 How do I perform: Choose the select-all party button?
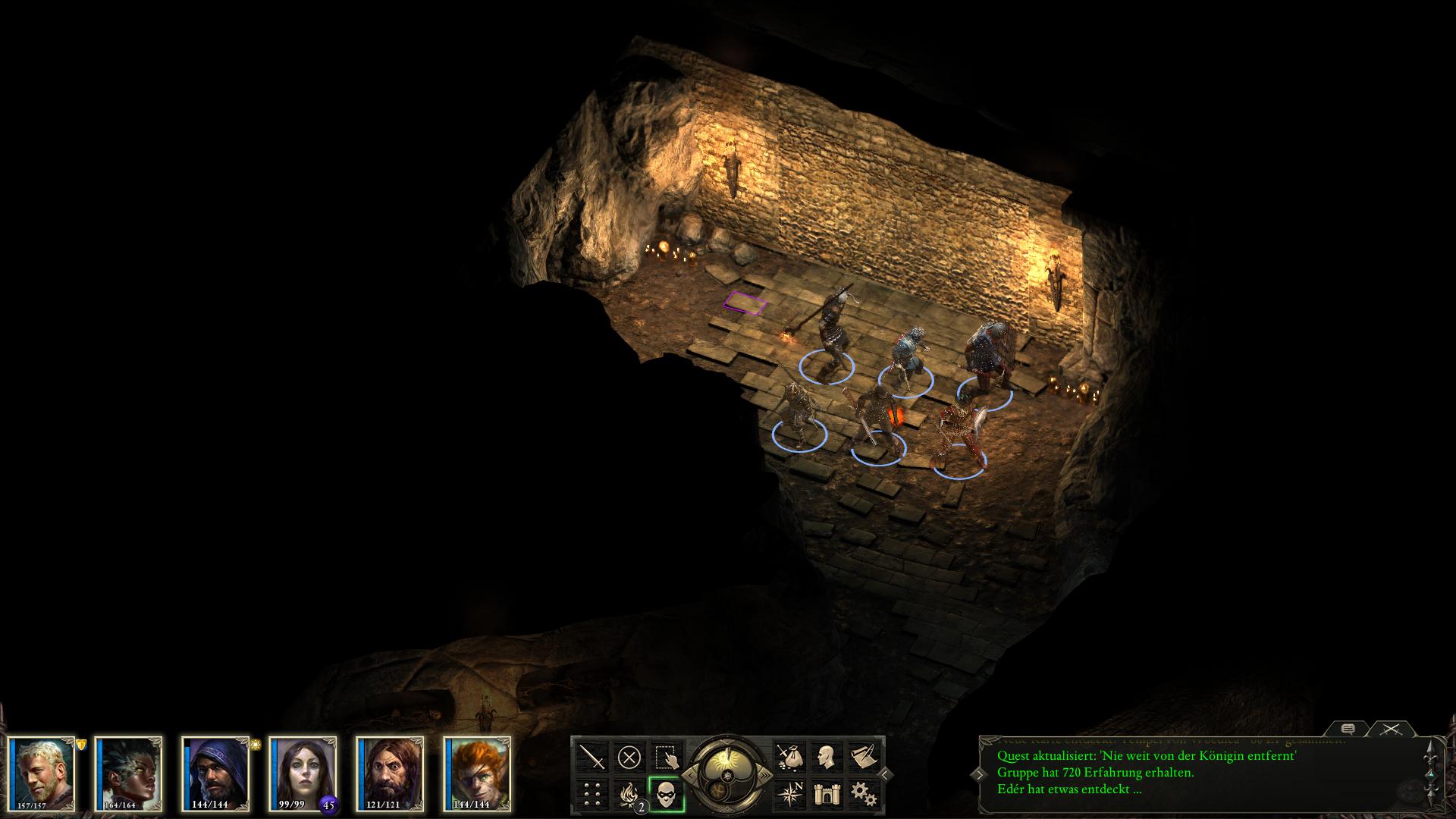tap(666, 757)
